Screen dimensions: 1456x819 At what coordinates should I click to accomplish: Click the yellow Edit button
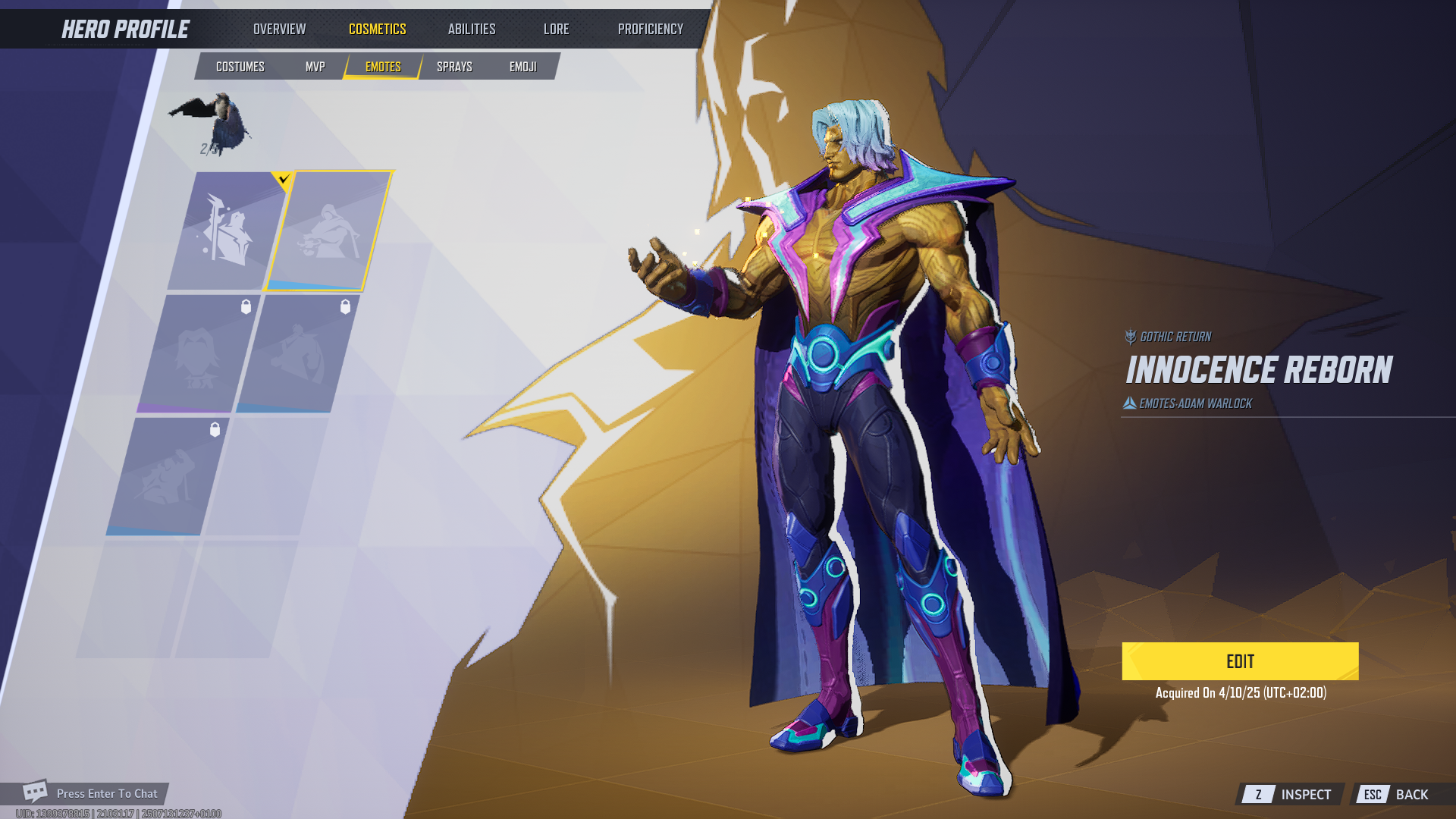point(1240,661)
